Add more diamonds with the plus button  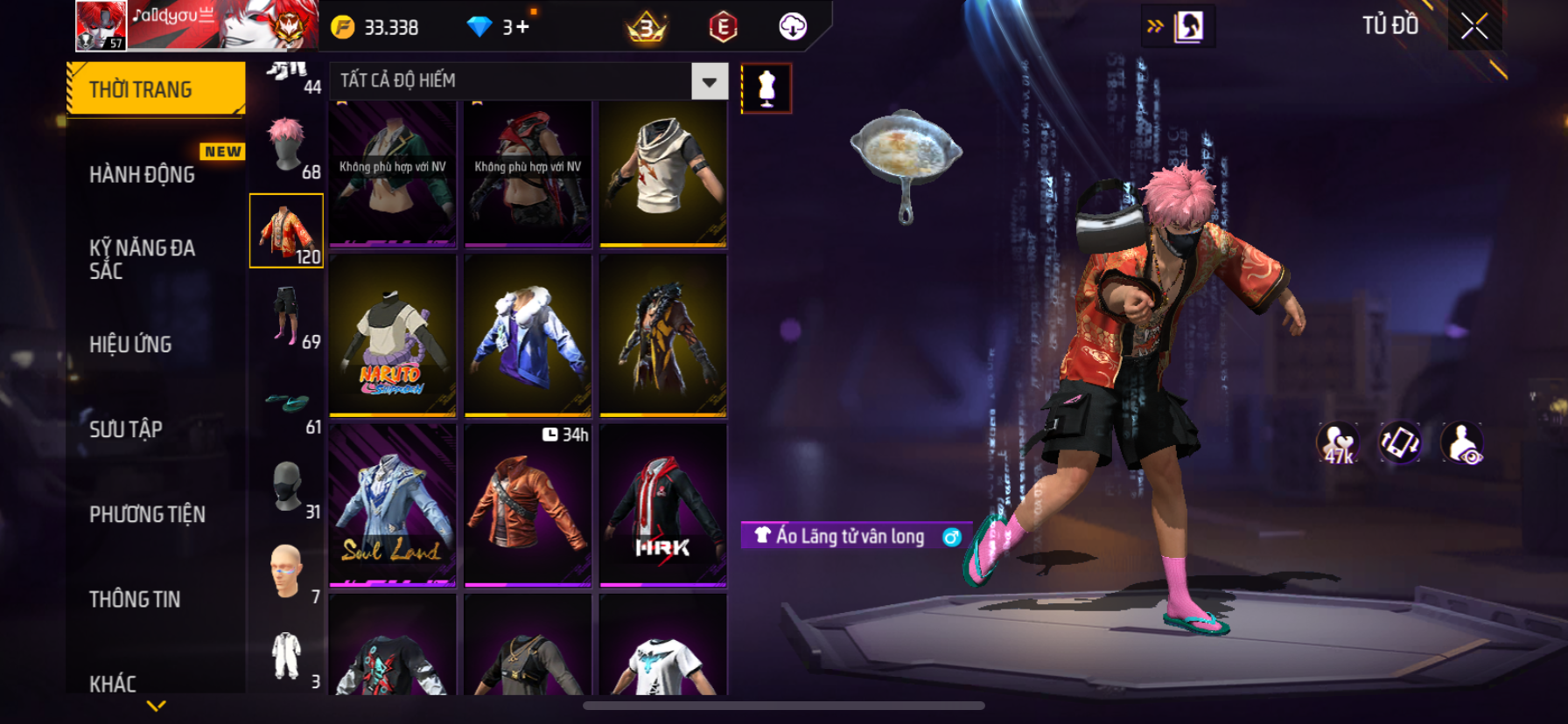coord(522,27)
